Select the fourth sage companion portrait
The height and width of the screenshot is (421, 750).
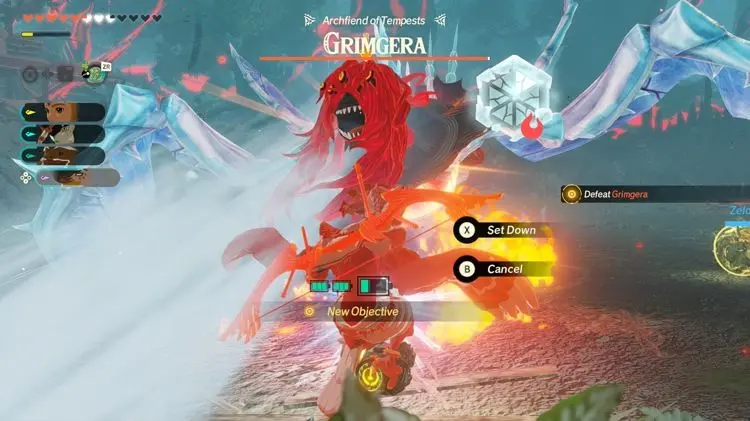click(72, 177)
